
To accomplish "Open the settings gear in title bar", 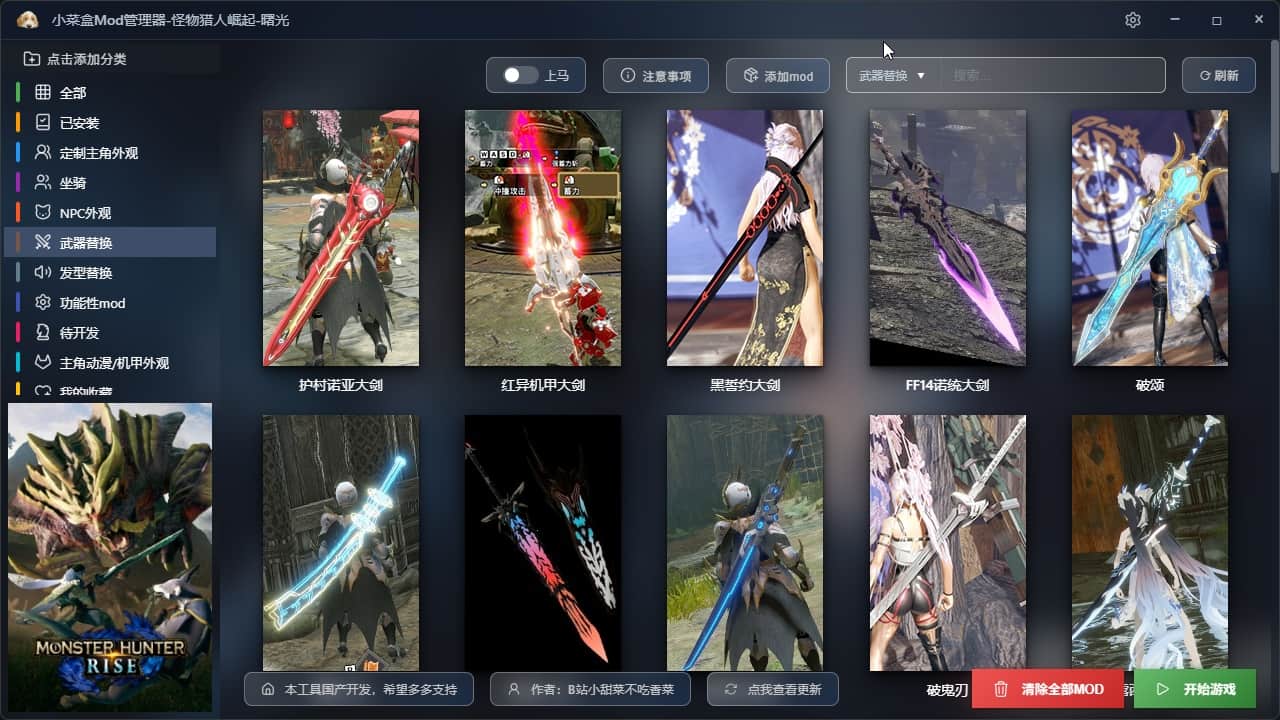I will tap(1132, 20).
